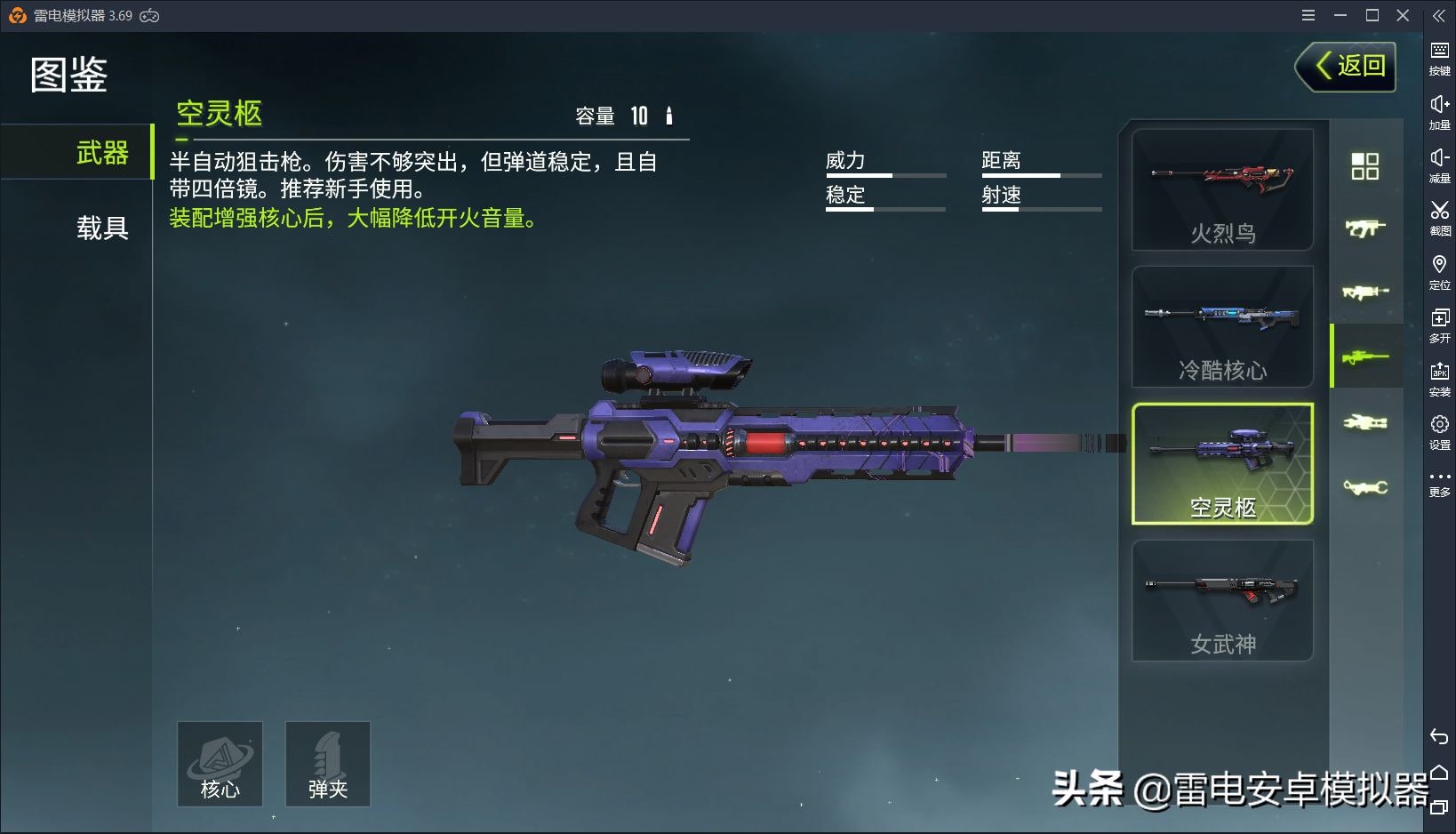Screen dimensions: 1456x834
Task: Open the 核心 core attachment slot
Action: (x=220, y=765)
